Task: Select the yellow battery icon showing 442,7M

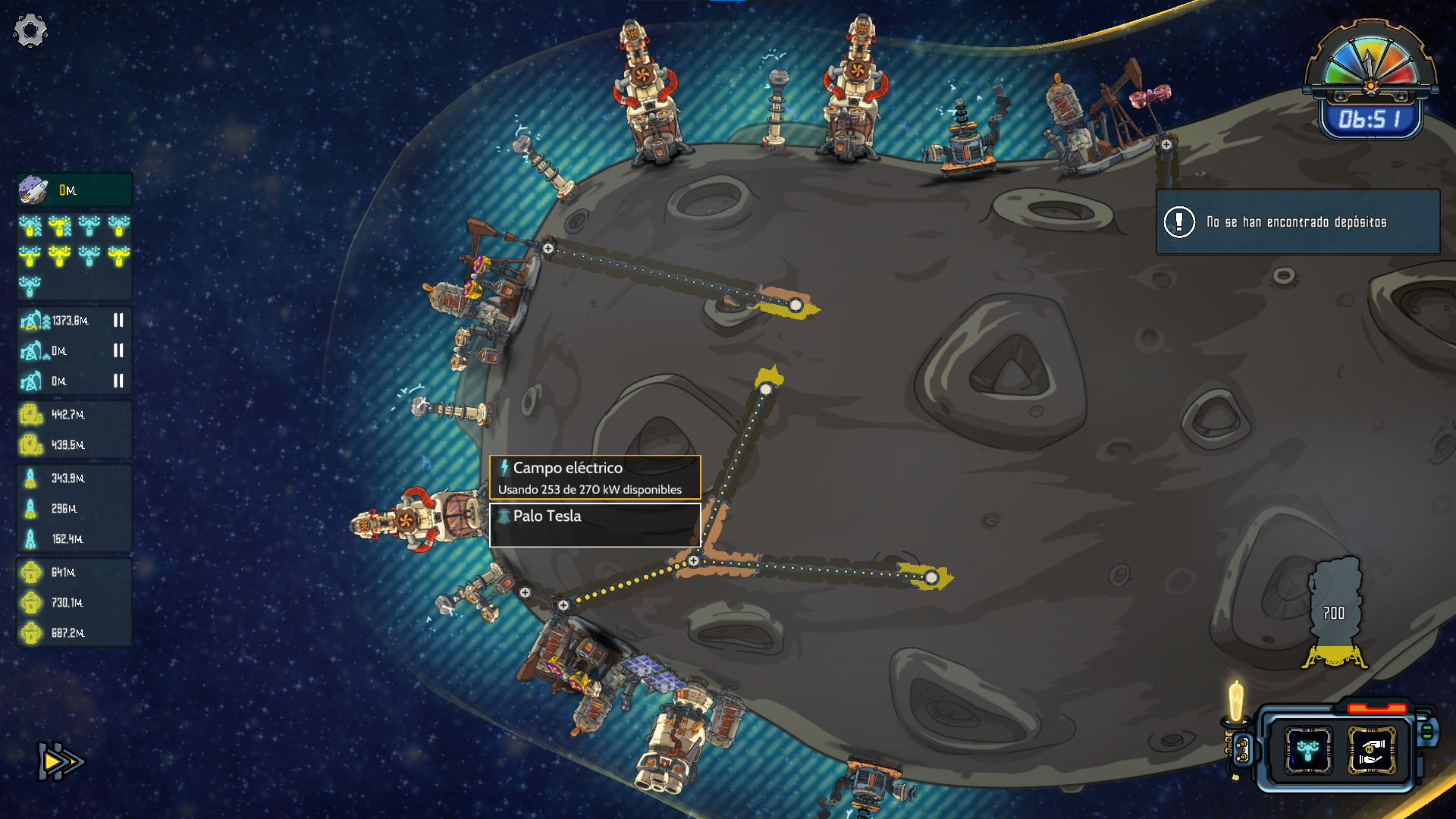Action: 31,415
